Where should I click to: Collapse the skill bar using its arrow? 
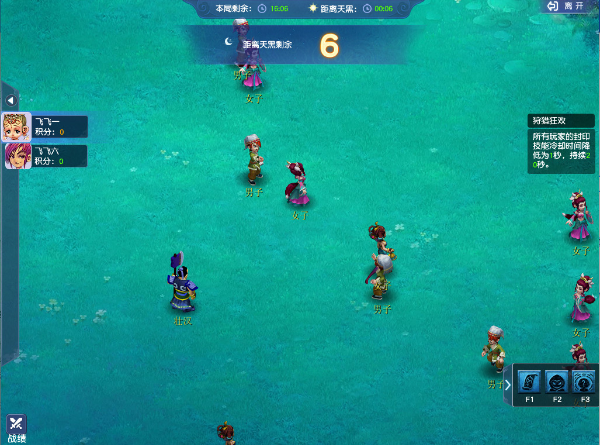tap(508, 382)
